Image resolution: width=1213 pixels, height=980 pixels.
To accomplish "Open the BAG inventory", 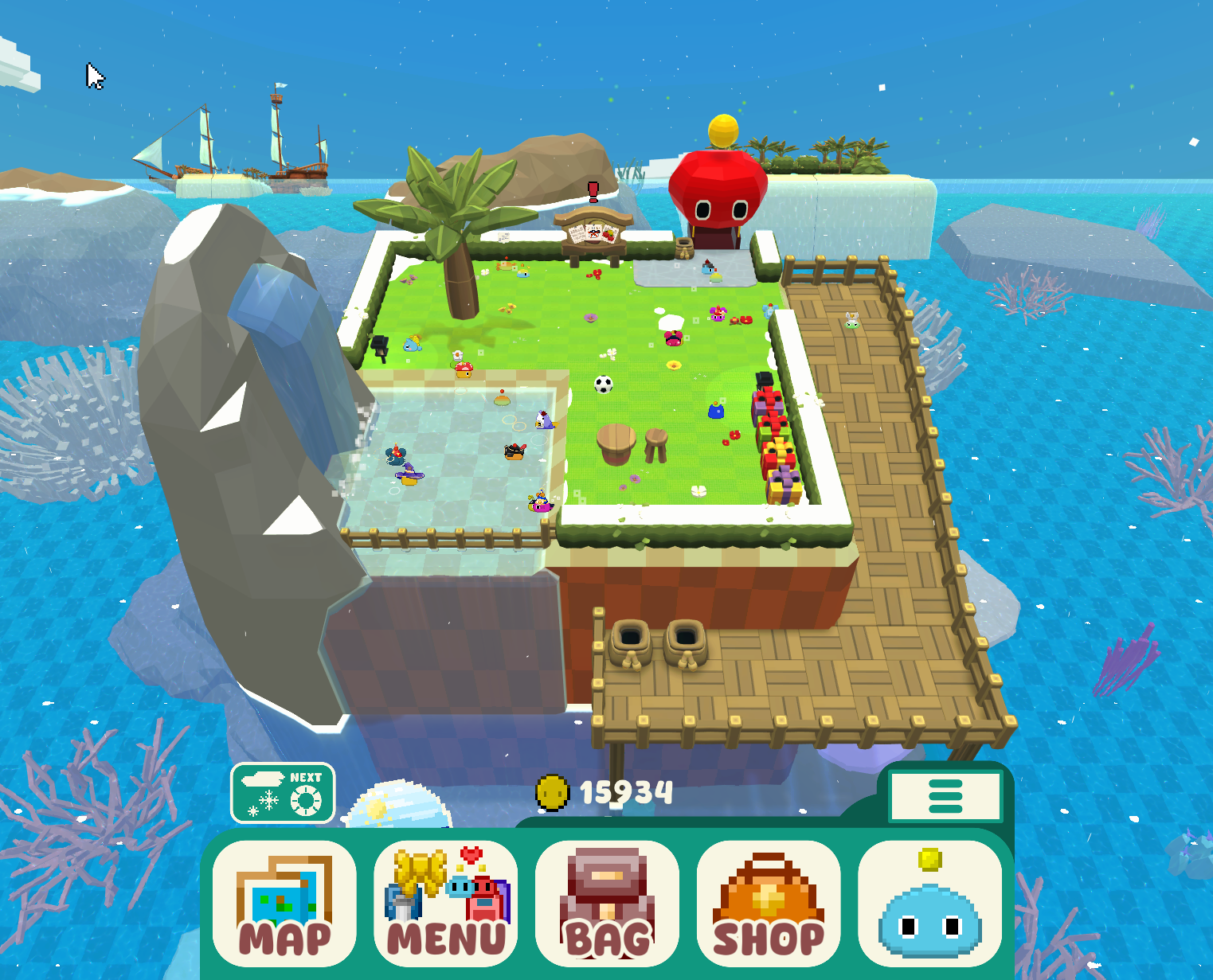I will coord(608,904).
